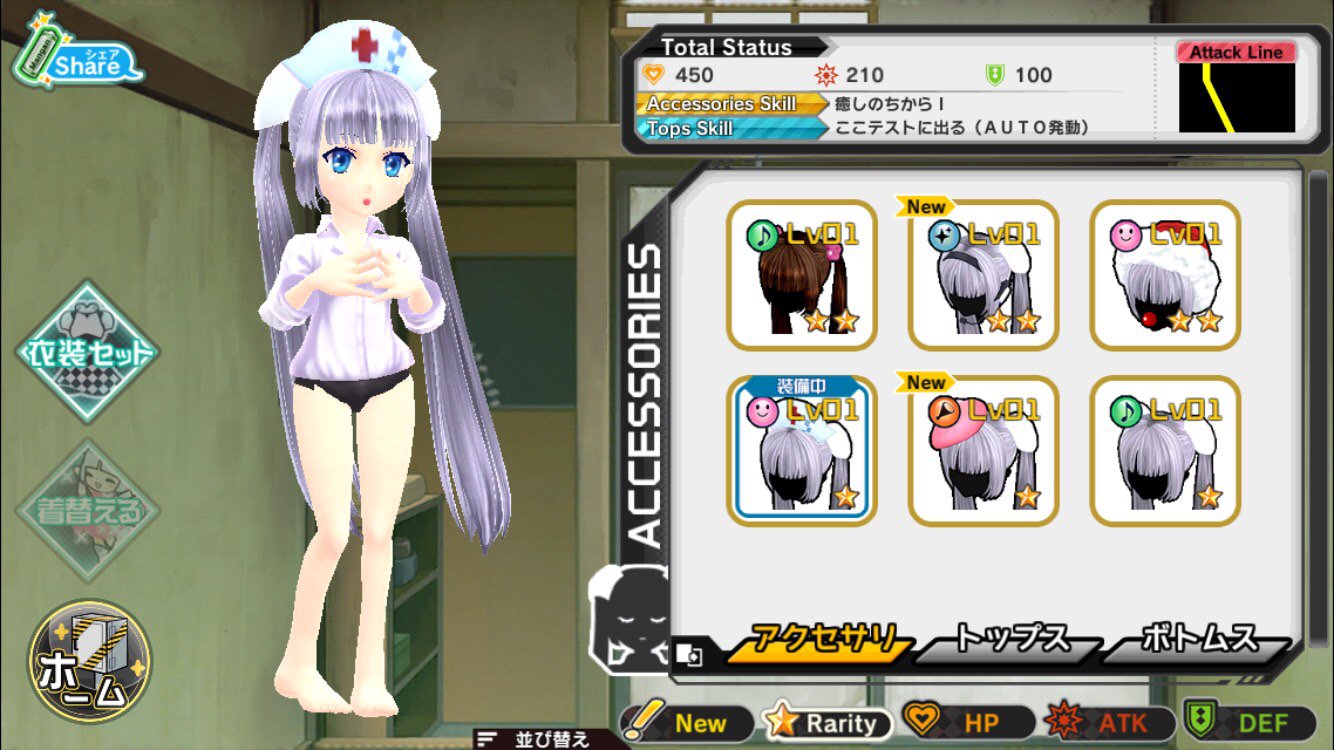Image resolution: width=1334 pixels, height=750 pixels.
Task: Sort items by New
Action: [690, 723]
